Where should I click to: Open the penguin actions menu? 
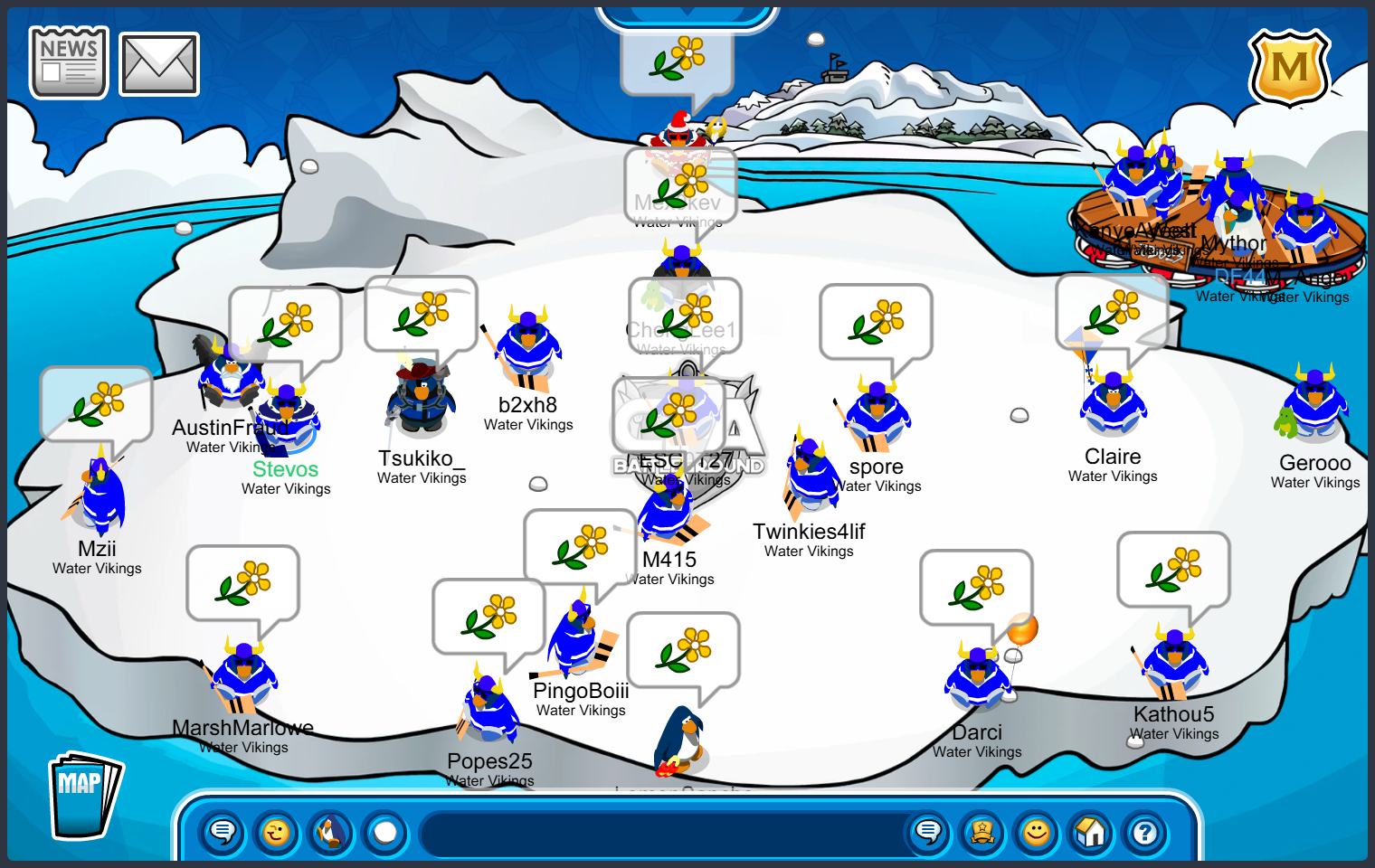tap(331, 832)
